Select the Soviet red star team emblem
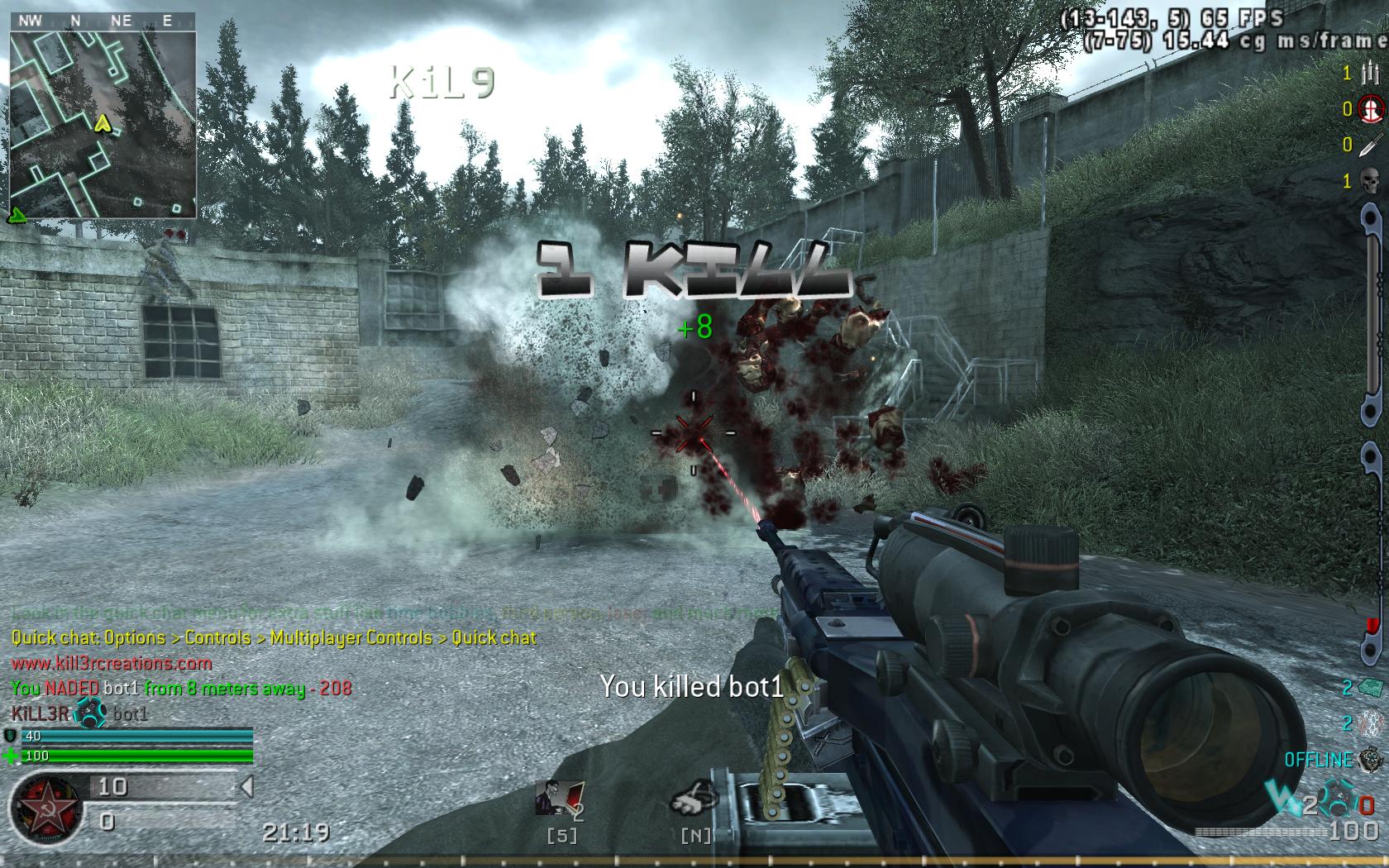 point(46,807)
